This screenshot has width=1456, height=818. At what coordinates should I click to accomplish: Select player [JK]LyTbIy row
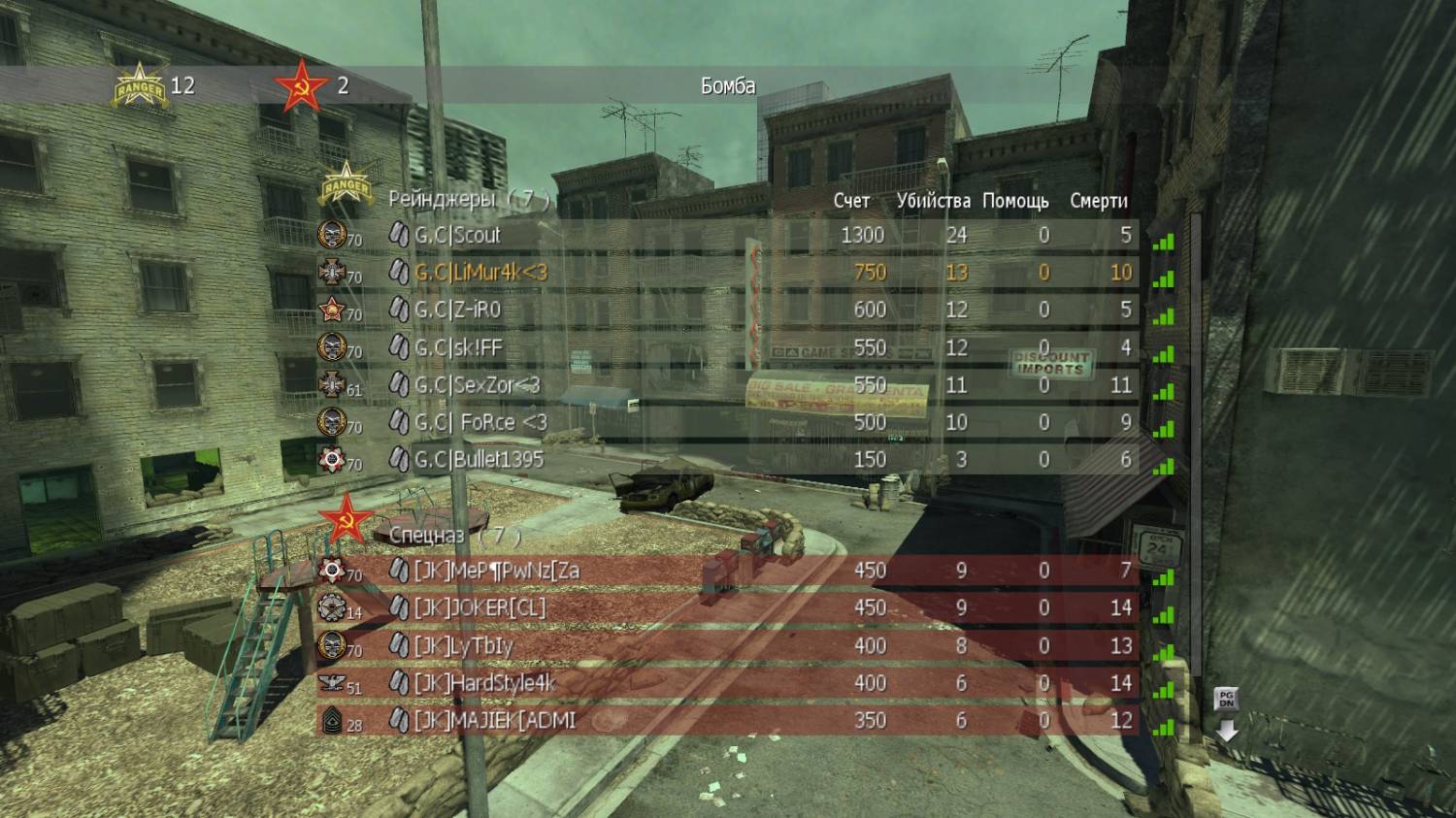click(x=464, y=645)
